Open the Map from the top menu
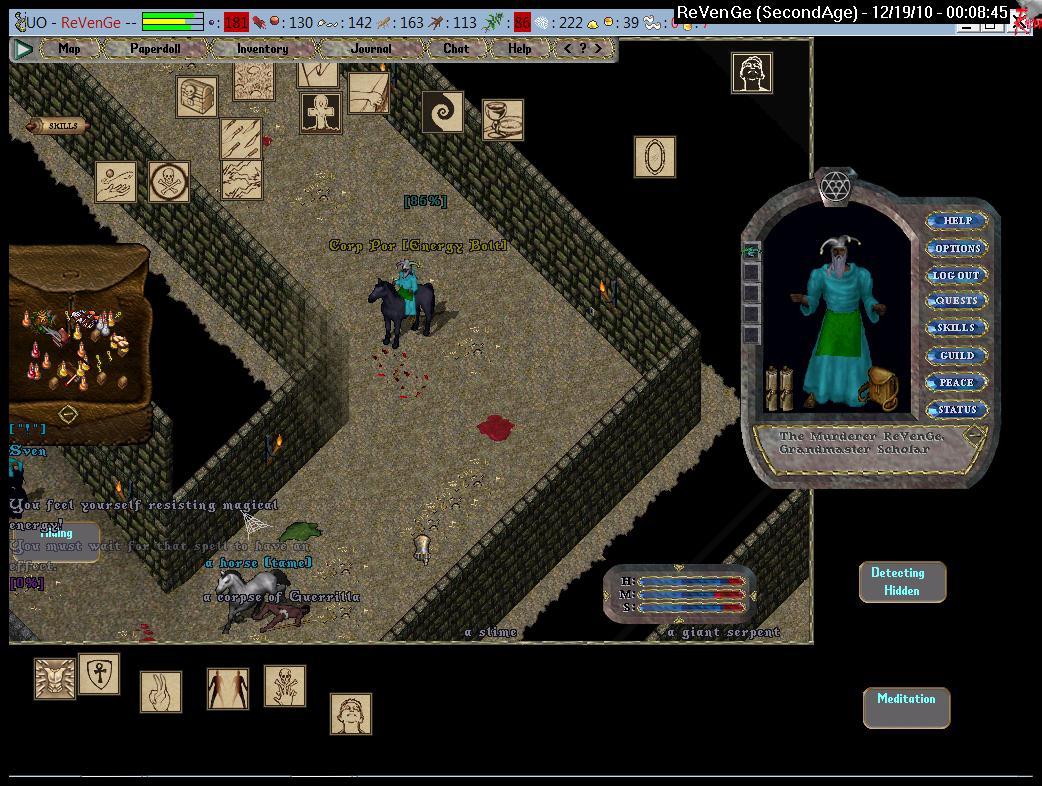Viewport: 1042px width, 786px height. (69, 48)
